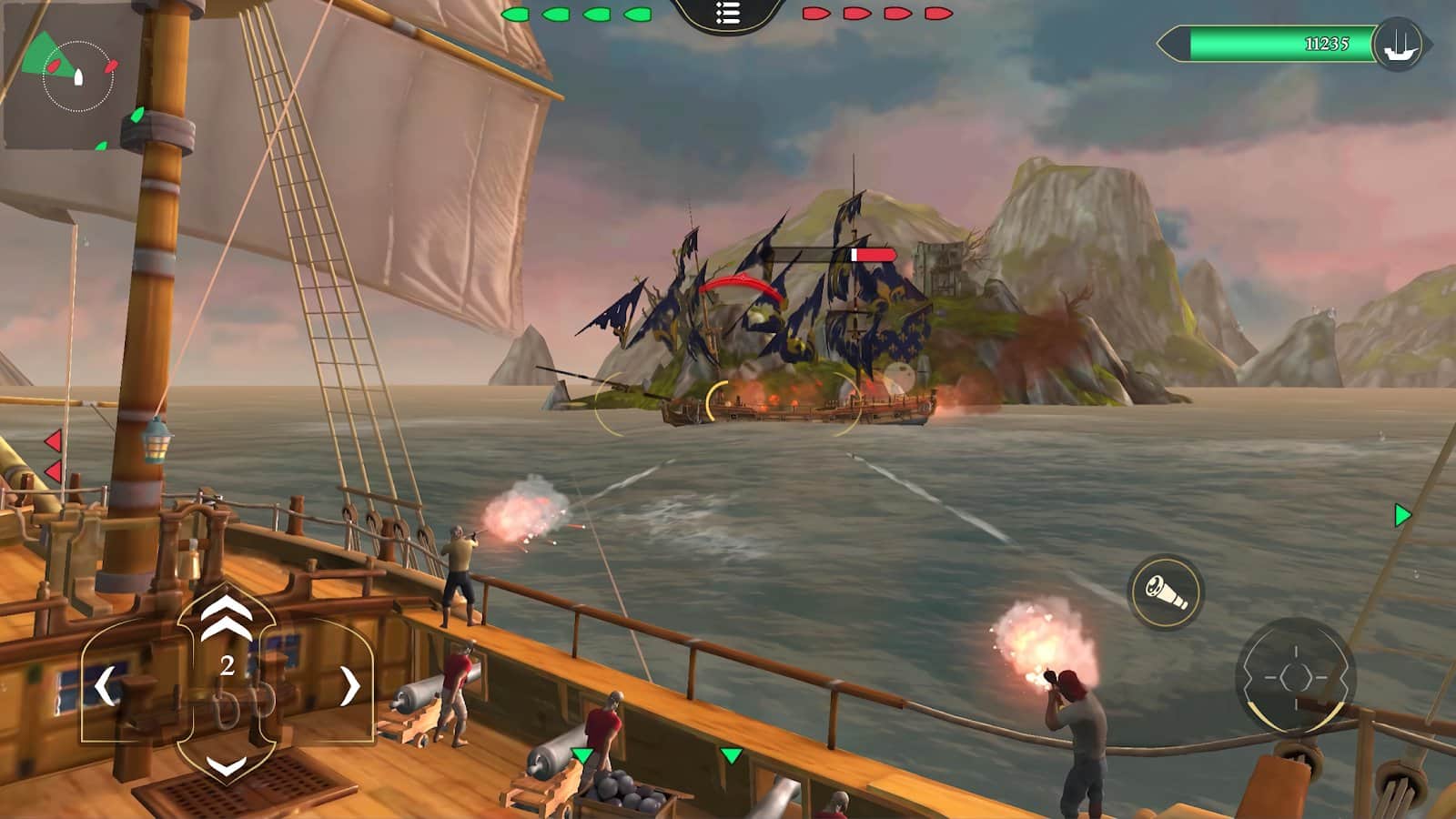Activate the spyglass button
This screenshot has height=819, width=1456.
click(x=1166, y=592)
